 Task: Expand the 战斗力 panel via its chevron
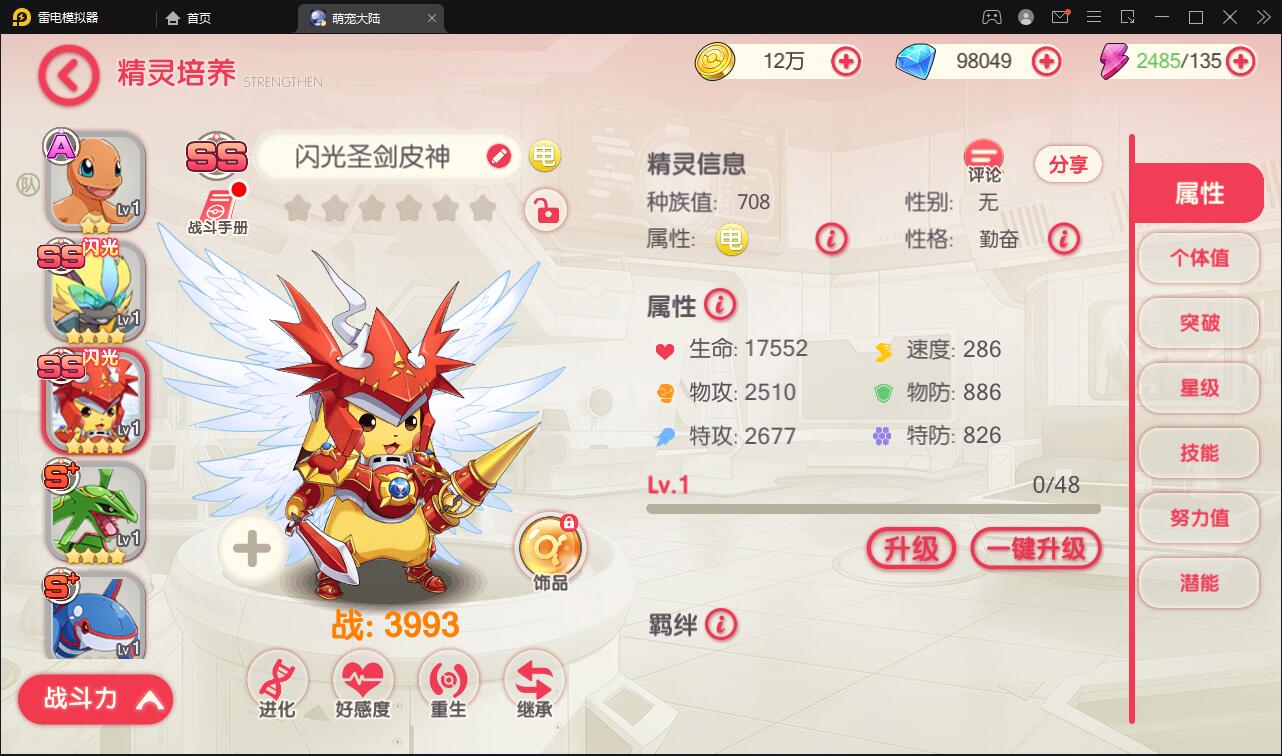pos(150,699)
